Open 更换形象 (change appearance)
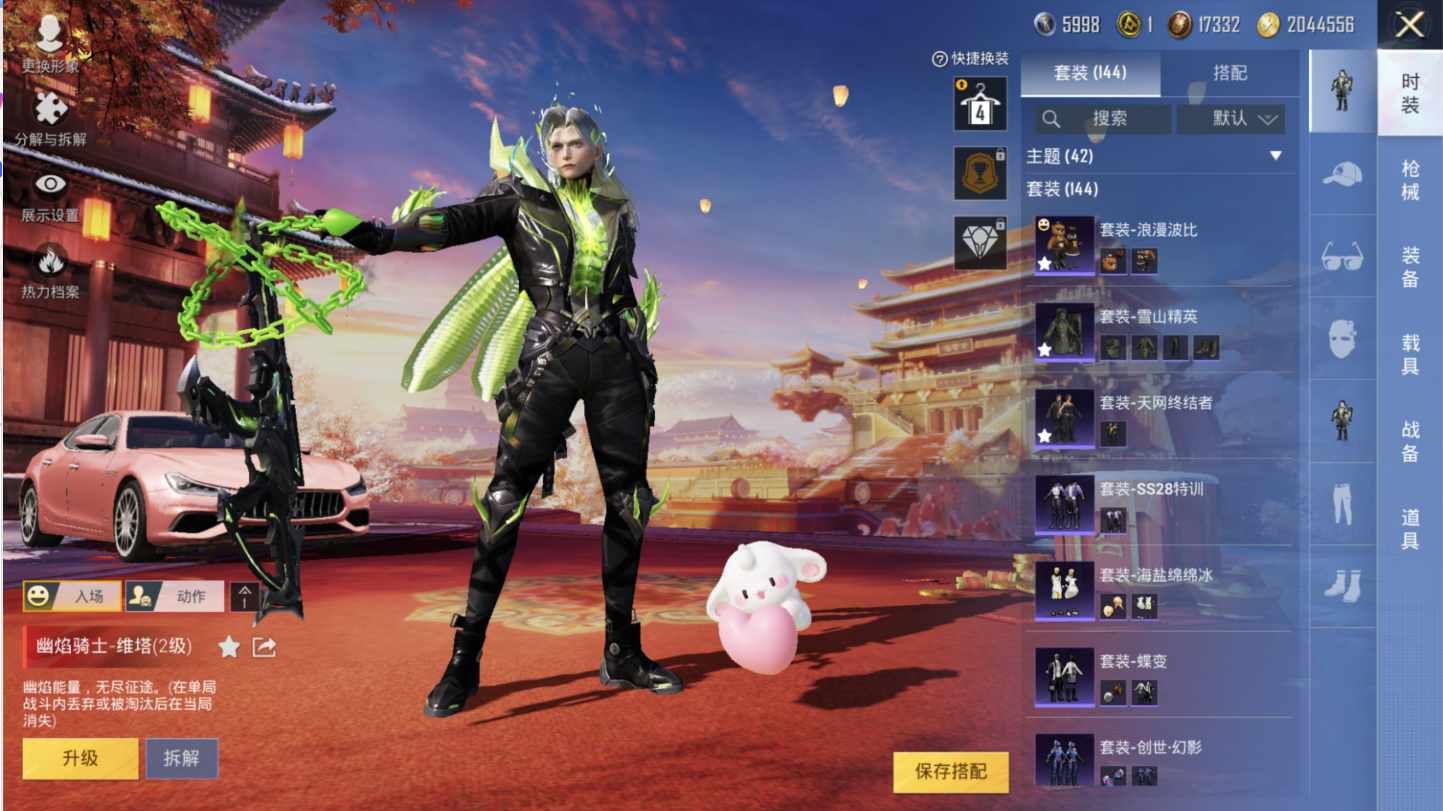This screenshot has height=811, width=1443. pos(50,45)
